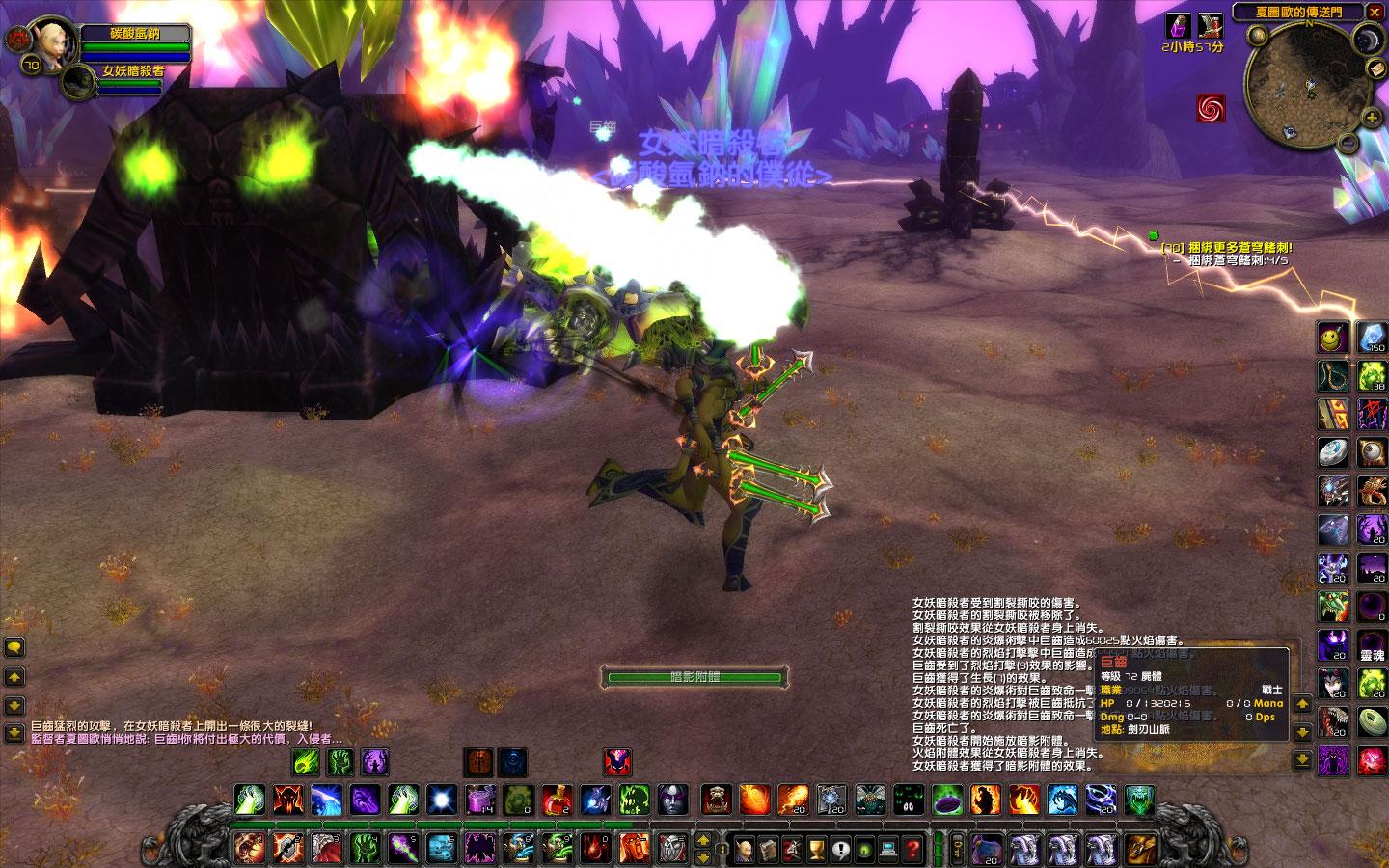Page the action bar up with arrow
Viewport: 1389px width, 868px height.
click(x=704, y=840)
